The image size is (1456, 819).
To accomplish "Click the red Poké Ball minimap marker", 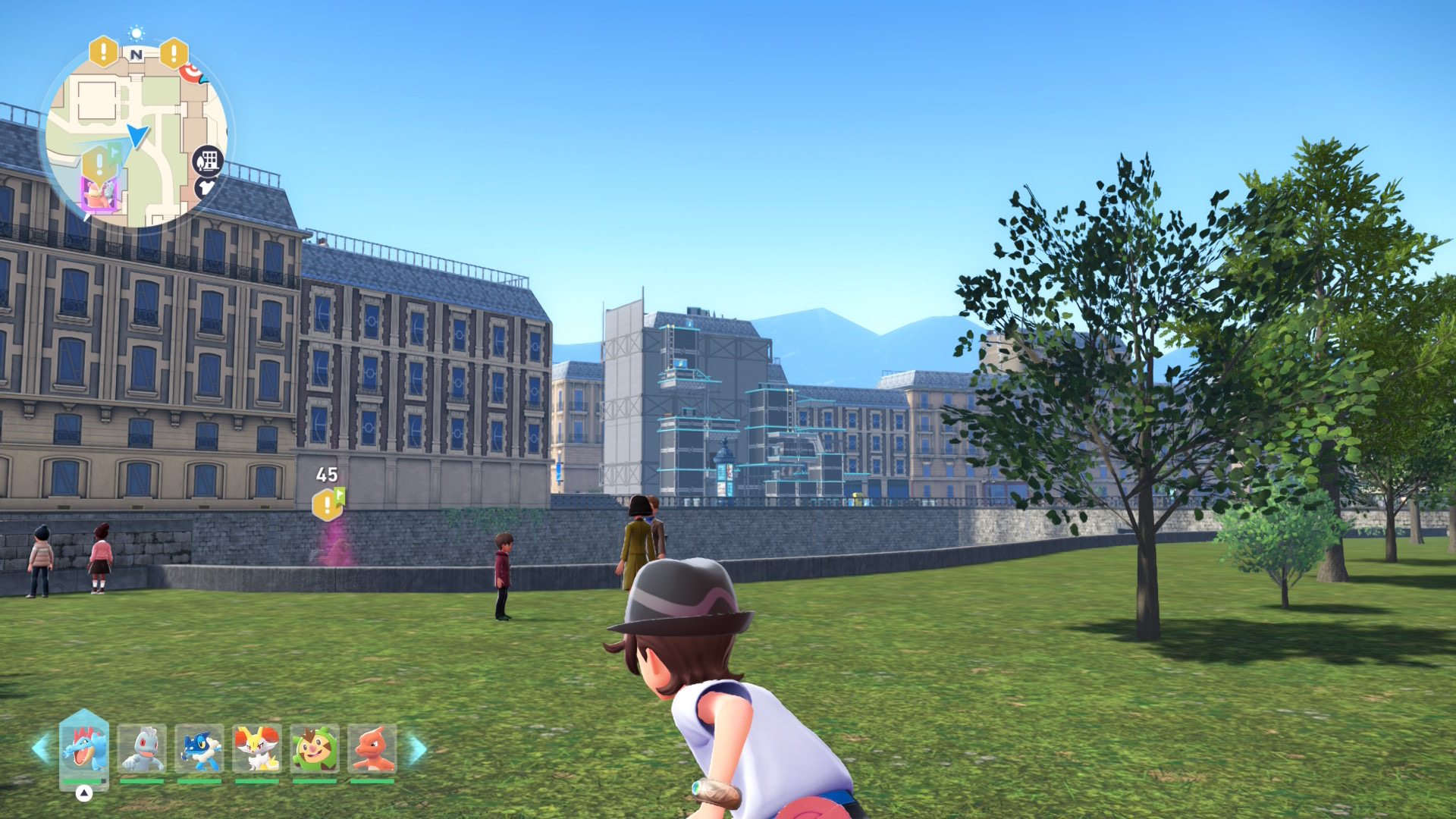I will pyautogui.click(x=191, y=73).
